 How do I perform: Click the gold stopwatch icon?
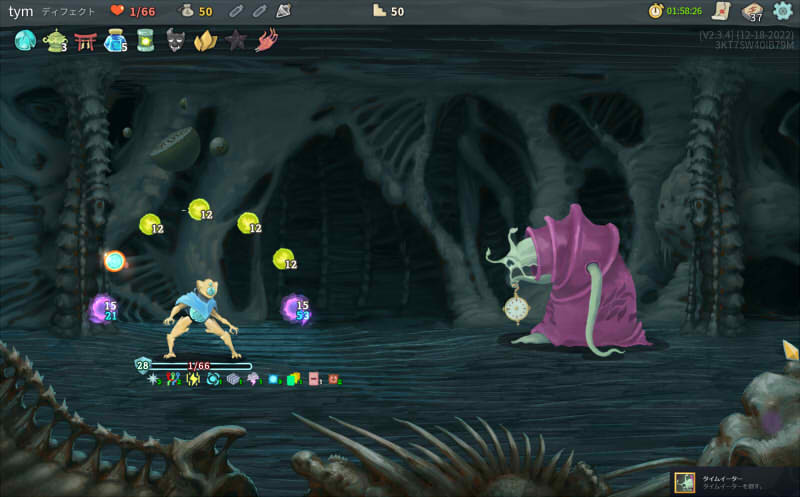(656, 11)
